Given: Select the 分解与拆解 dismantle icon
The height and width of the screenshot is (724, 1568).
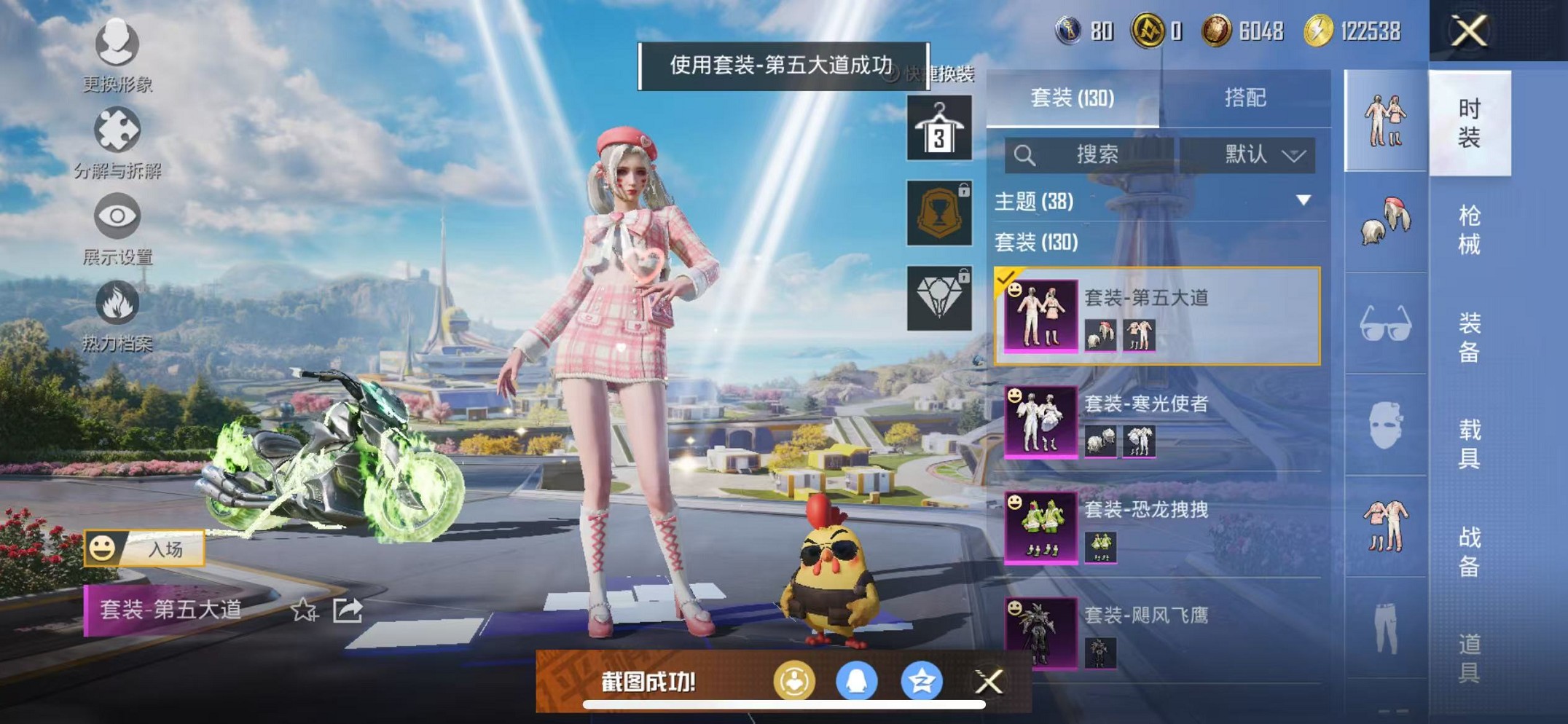Looking at the screenshot, I should pos(117,131).
